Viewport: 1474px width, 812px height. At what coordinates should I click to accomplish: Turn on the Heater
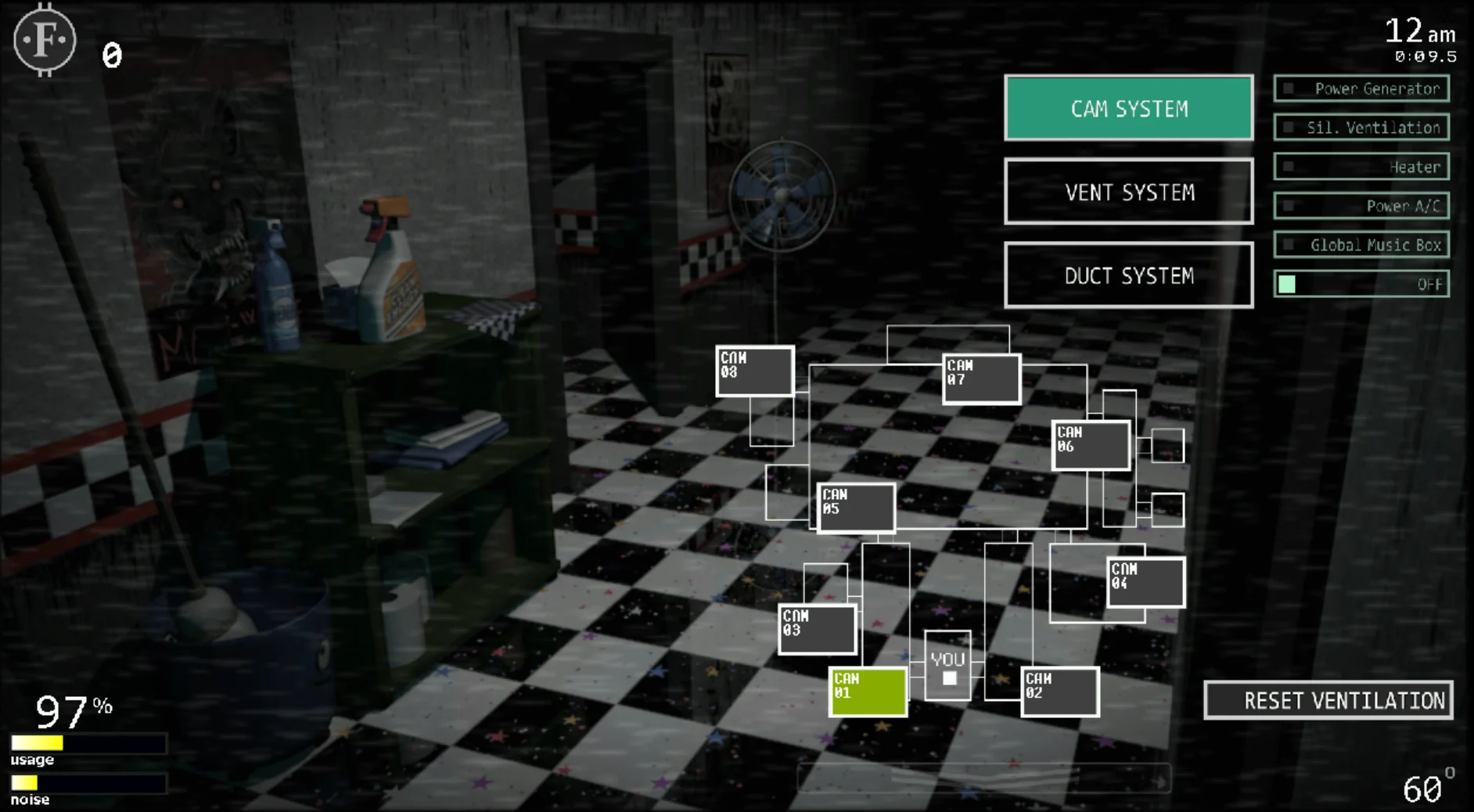(1361, 167)
